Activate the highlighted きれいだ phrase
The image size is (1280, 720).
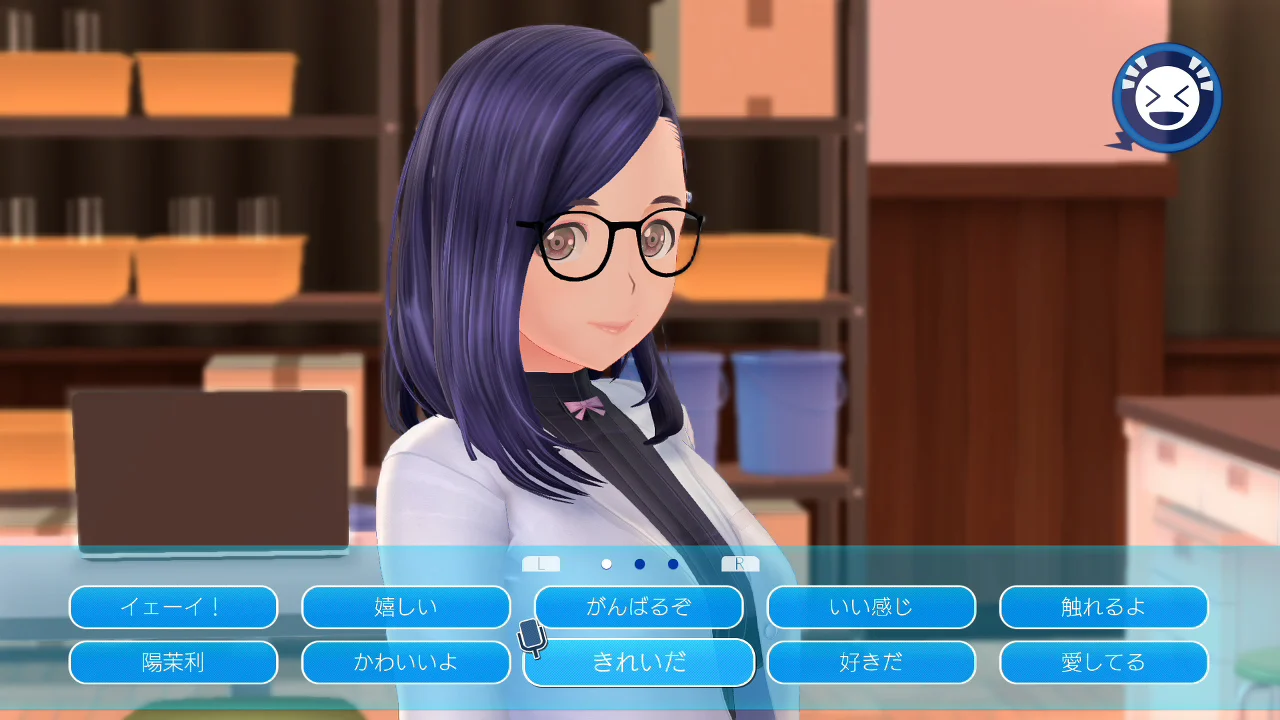(x=639, y=662)
